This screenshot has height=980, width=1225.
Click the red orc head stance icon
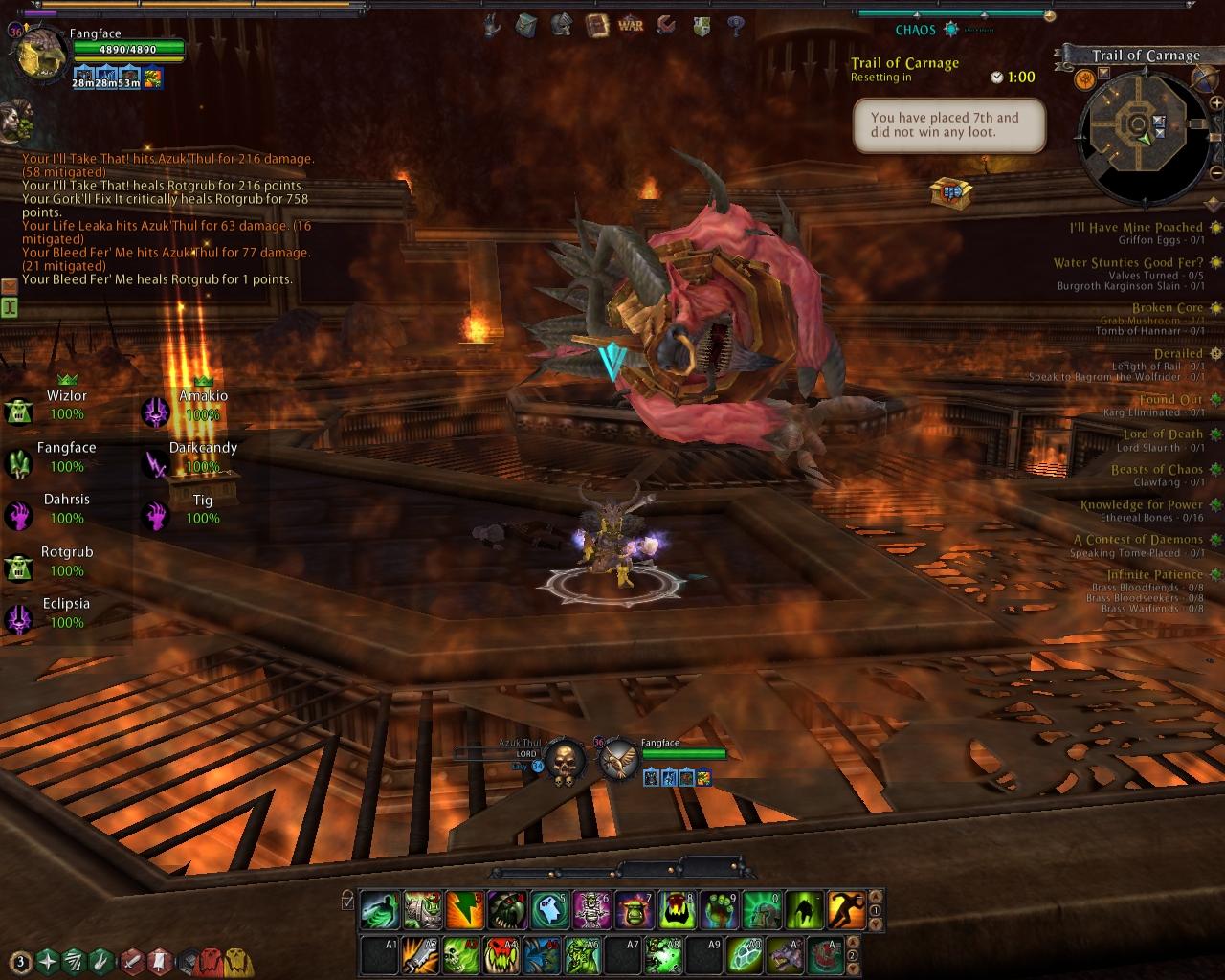pyautogui.click(x=211, y=960)
